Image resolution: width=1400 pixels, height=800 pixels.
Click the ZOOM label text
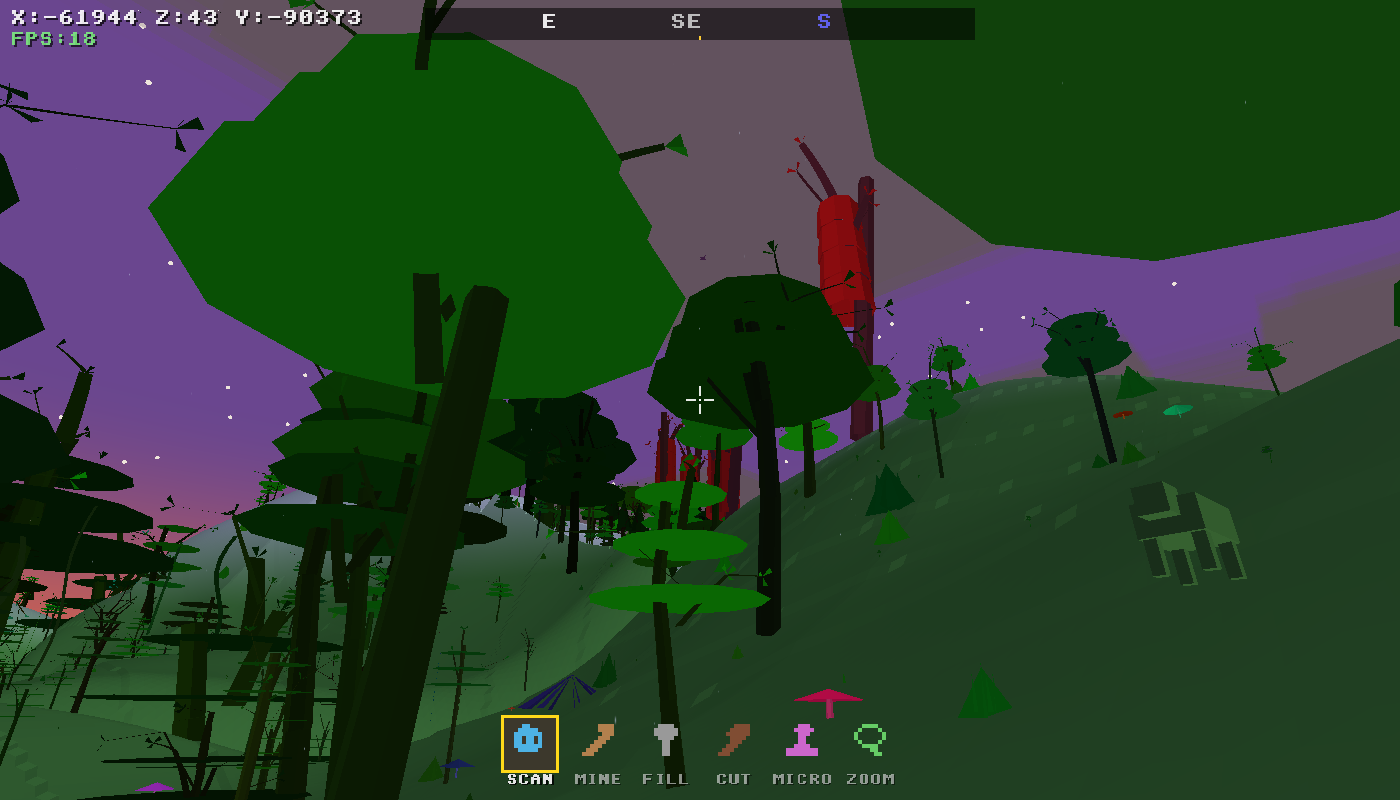(869, 778)
